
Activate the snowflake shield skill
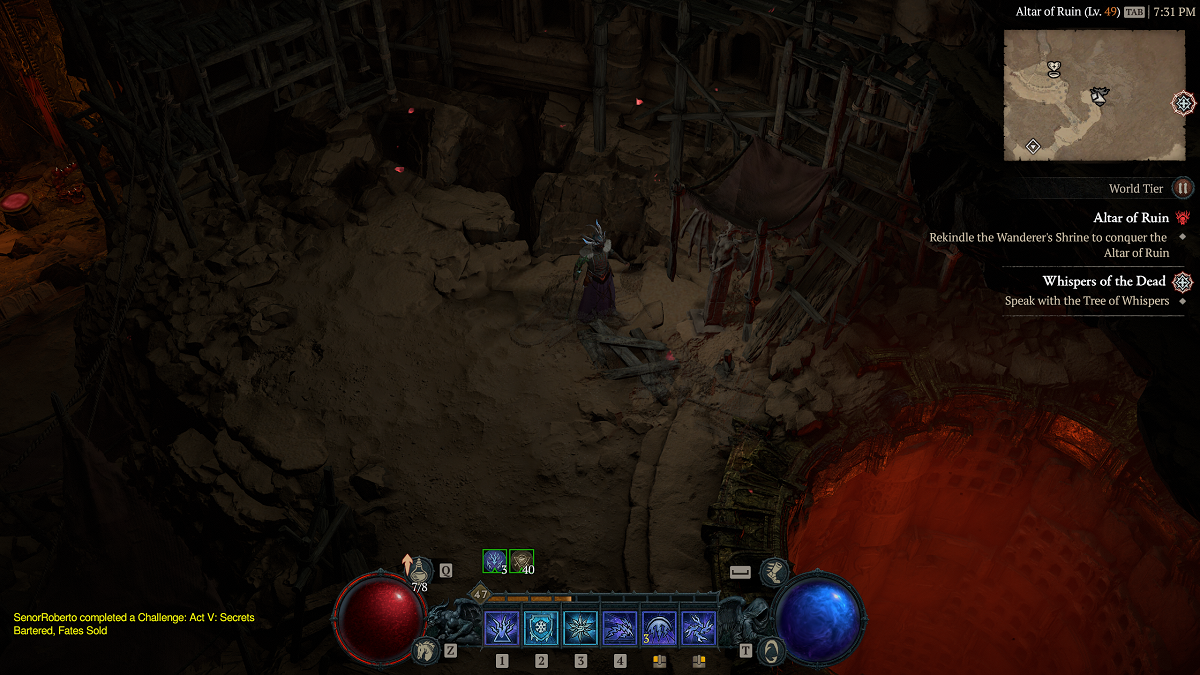(541, 629)
